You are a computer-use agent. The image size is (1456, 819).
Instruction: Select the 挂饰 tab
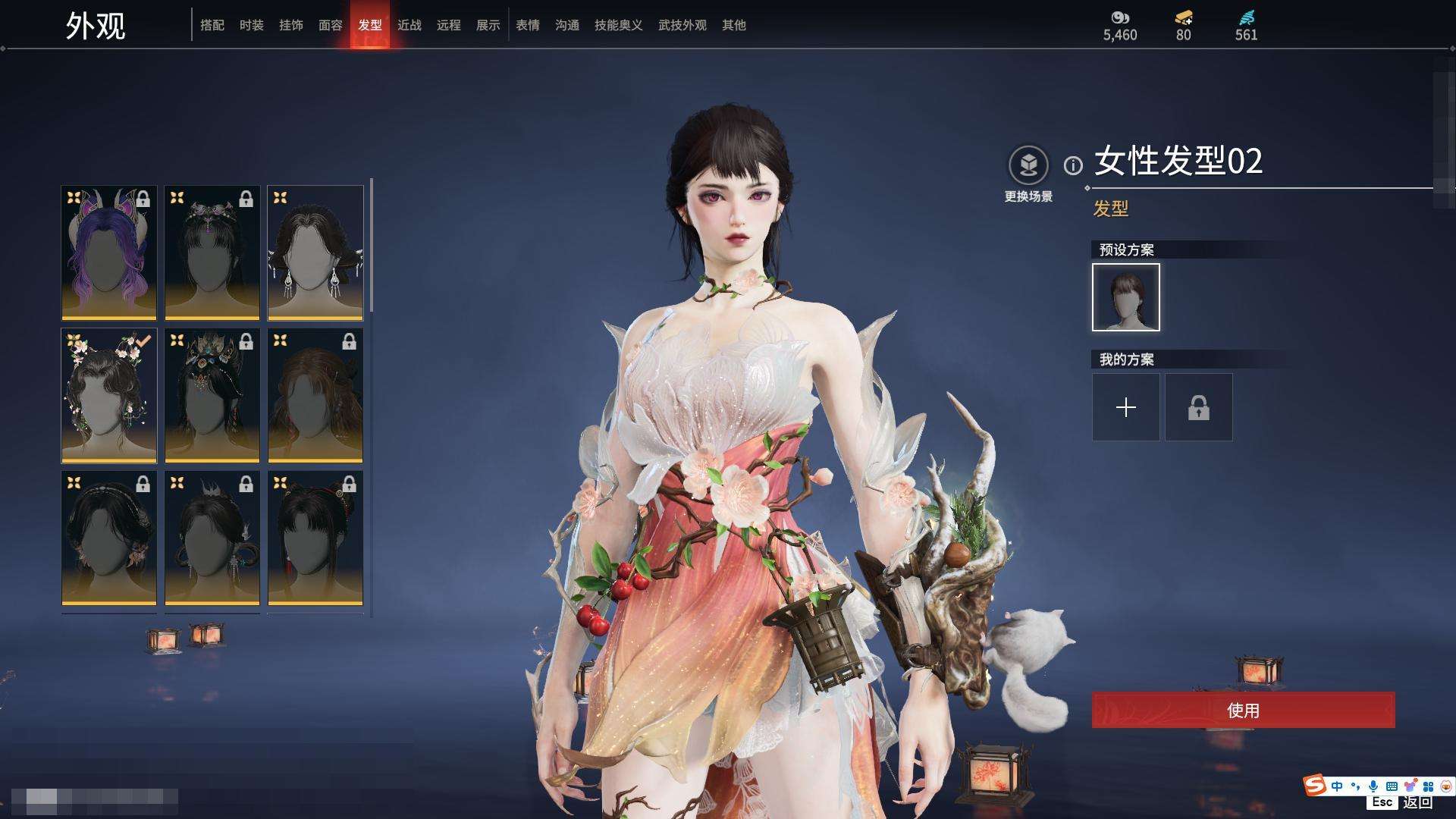(291, 25)
